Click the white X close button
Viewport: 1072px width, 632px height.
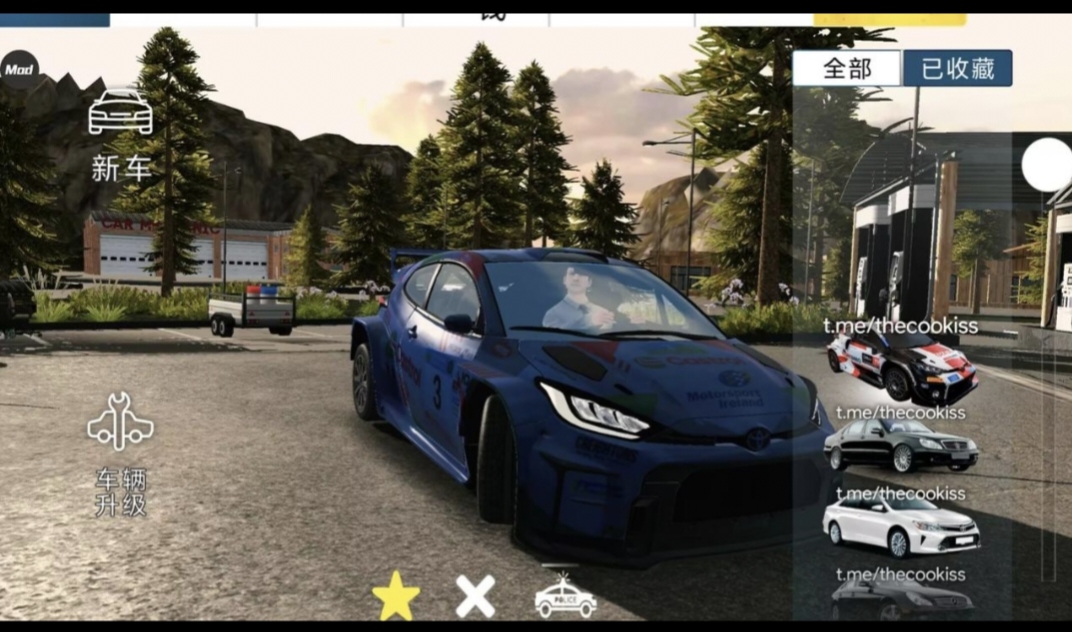[x=475, y=597]
